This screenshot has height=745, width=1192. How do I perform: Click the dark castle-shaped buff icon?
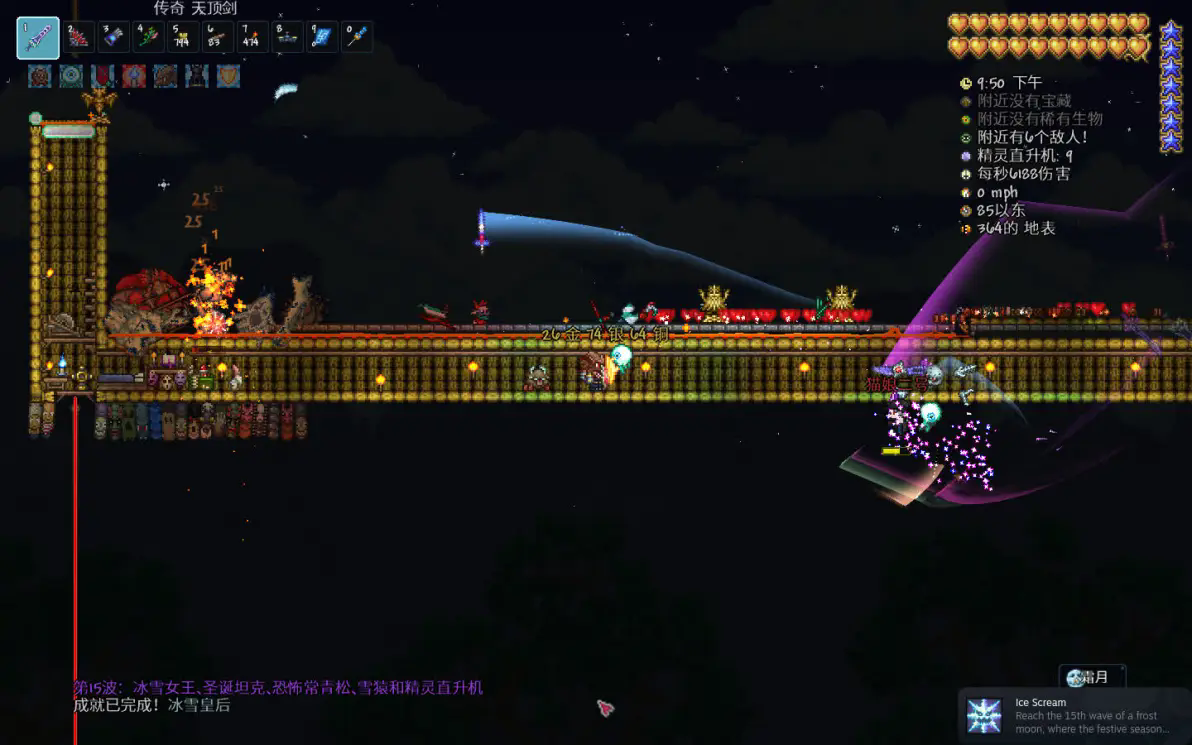197,76
